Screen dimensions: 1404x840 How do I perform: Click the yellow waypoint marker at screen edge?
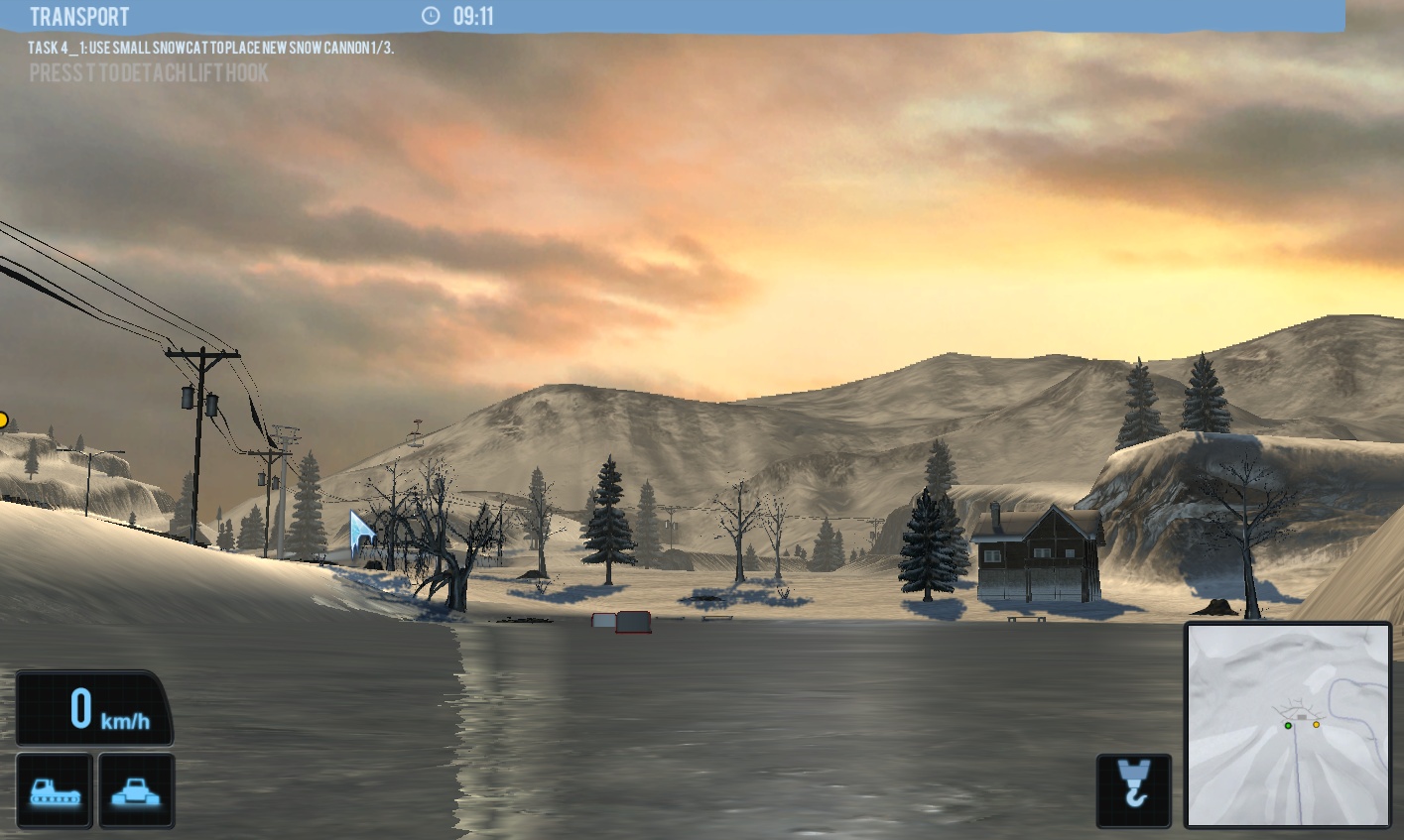(5, 418)
